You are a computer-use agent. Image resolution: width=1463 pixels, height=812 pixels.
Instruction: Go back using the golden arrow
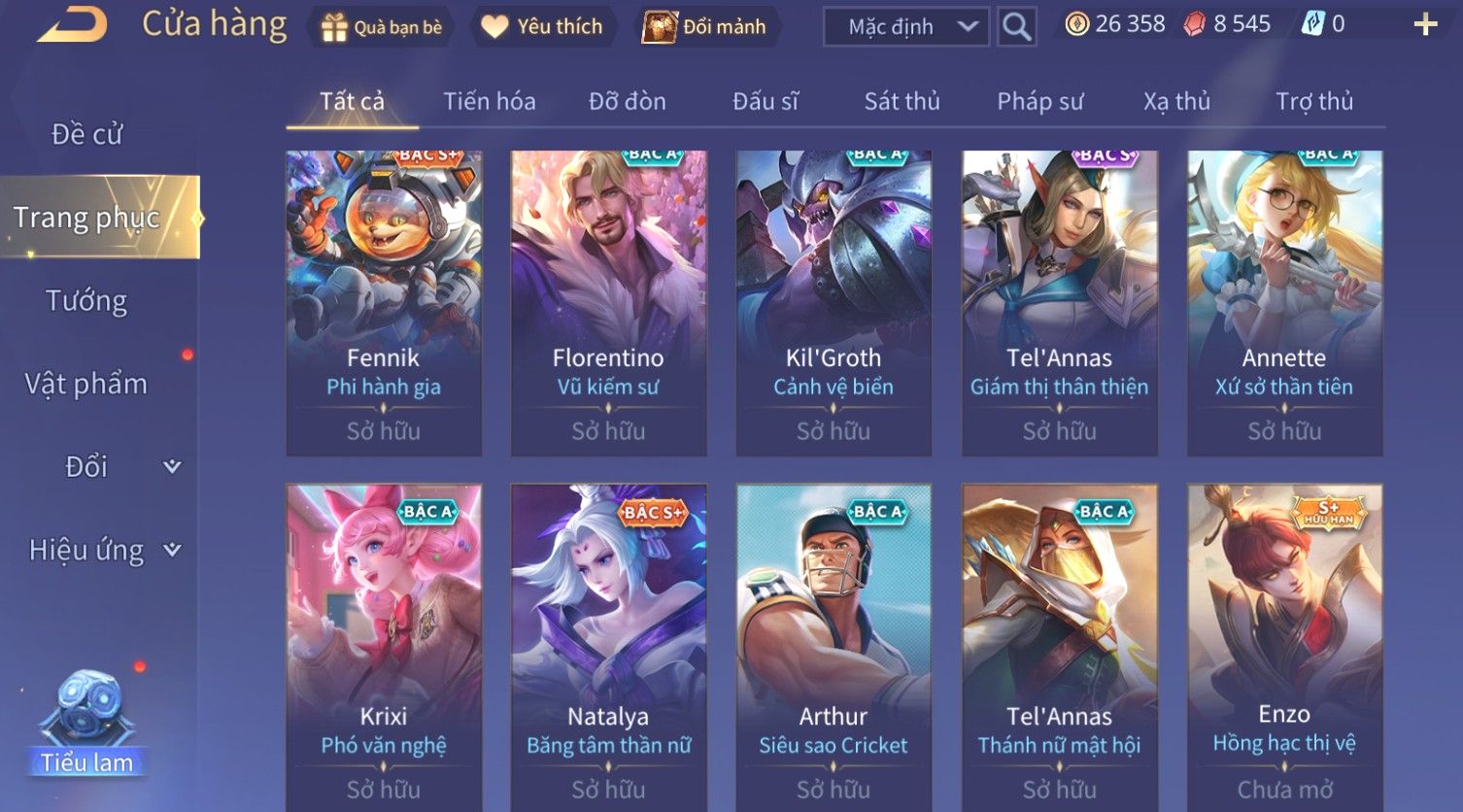tap(73, 25)
